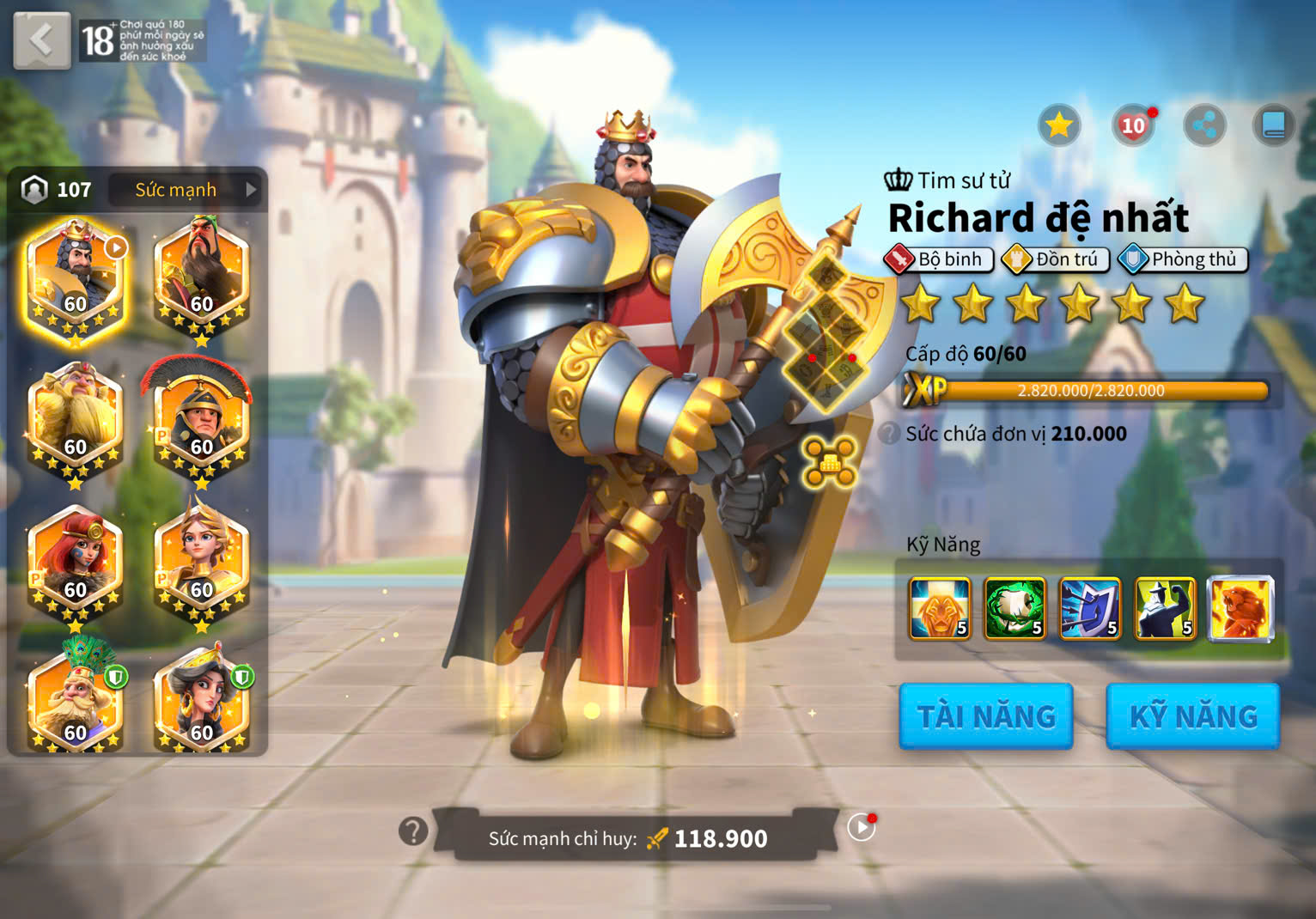Screen dimensions: 1316x919
Task: Open the red heart icon showing 10
Action: (1133, 126)
